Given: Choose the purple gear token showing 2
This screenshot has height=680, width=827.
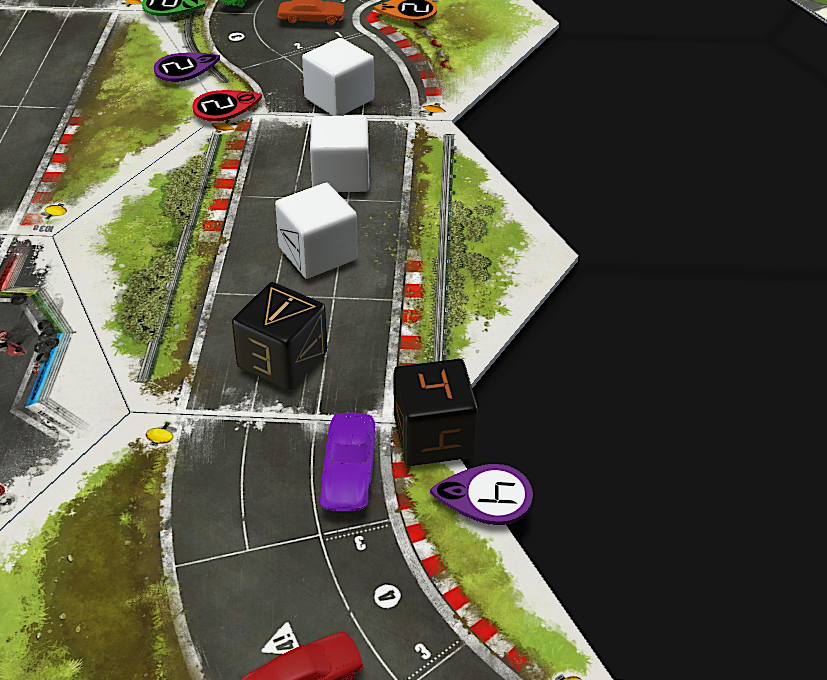Looking at the screenshot, I should (x=185, y=67).
